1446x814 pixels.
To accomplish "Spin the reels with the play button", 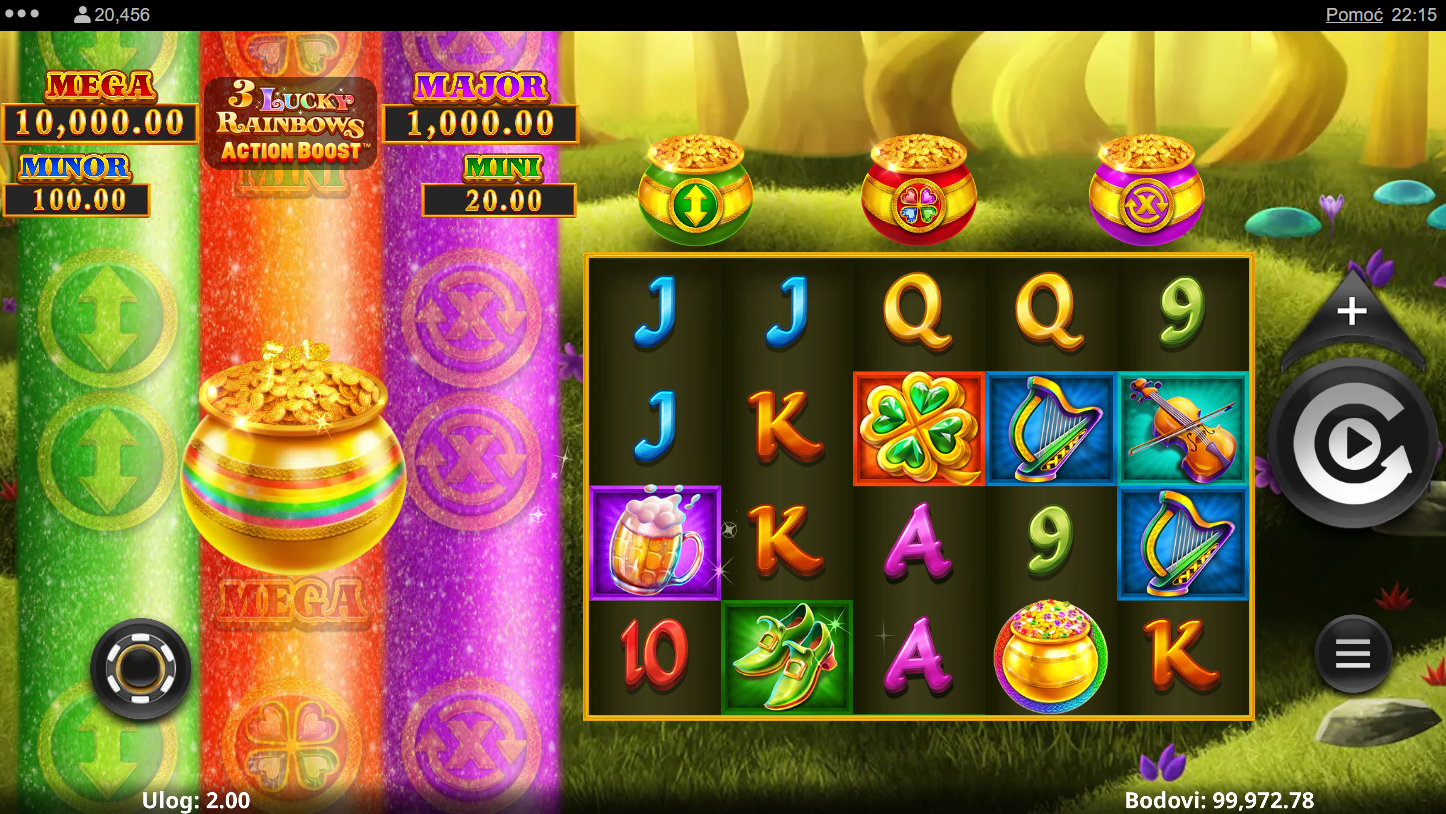I will pos(1353,444).
